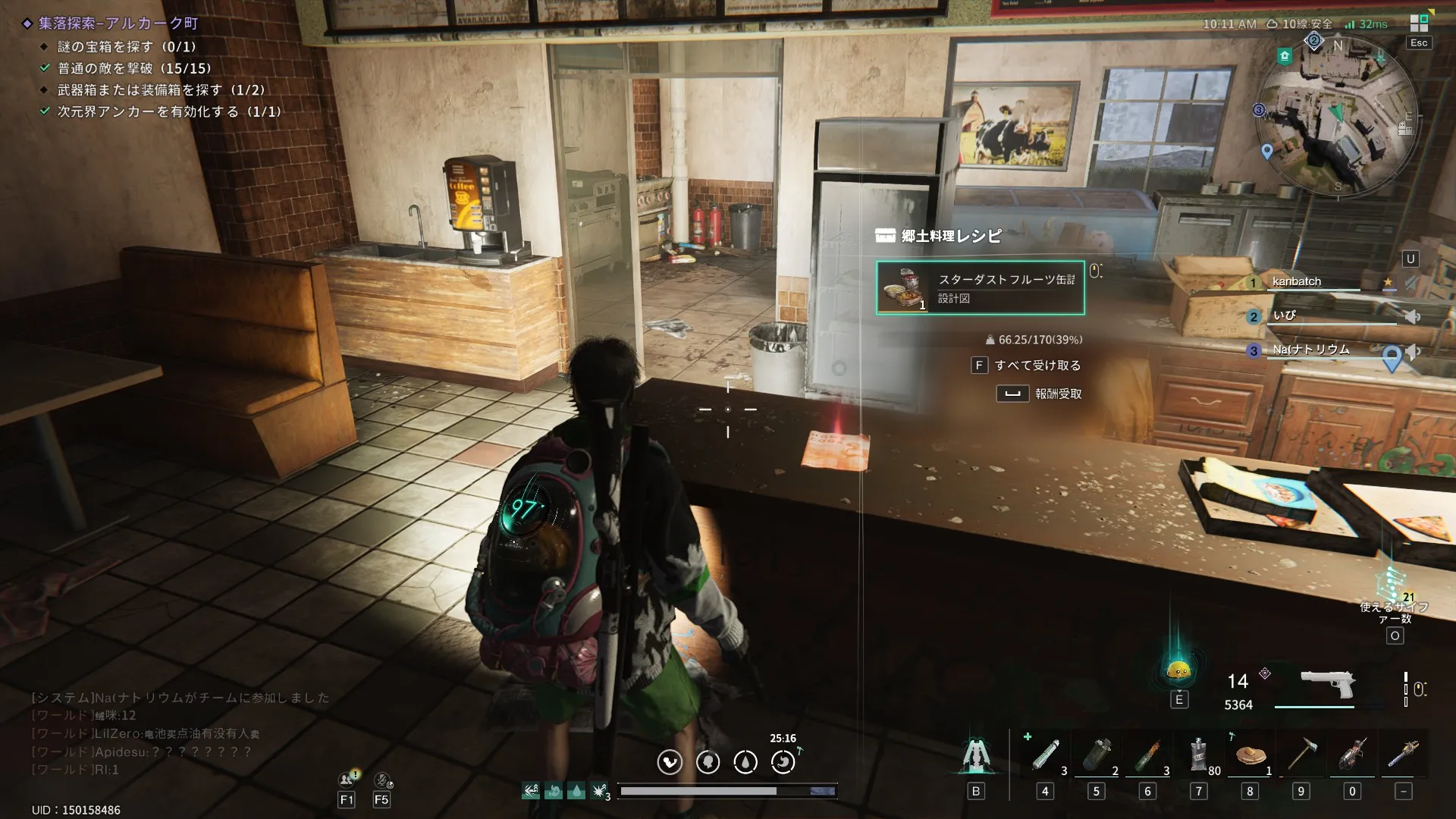Select the pouch item with 80 count
Image resolution: width=1456 pixels, height=819 pixels.
[x=1199, y=756]
